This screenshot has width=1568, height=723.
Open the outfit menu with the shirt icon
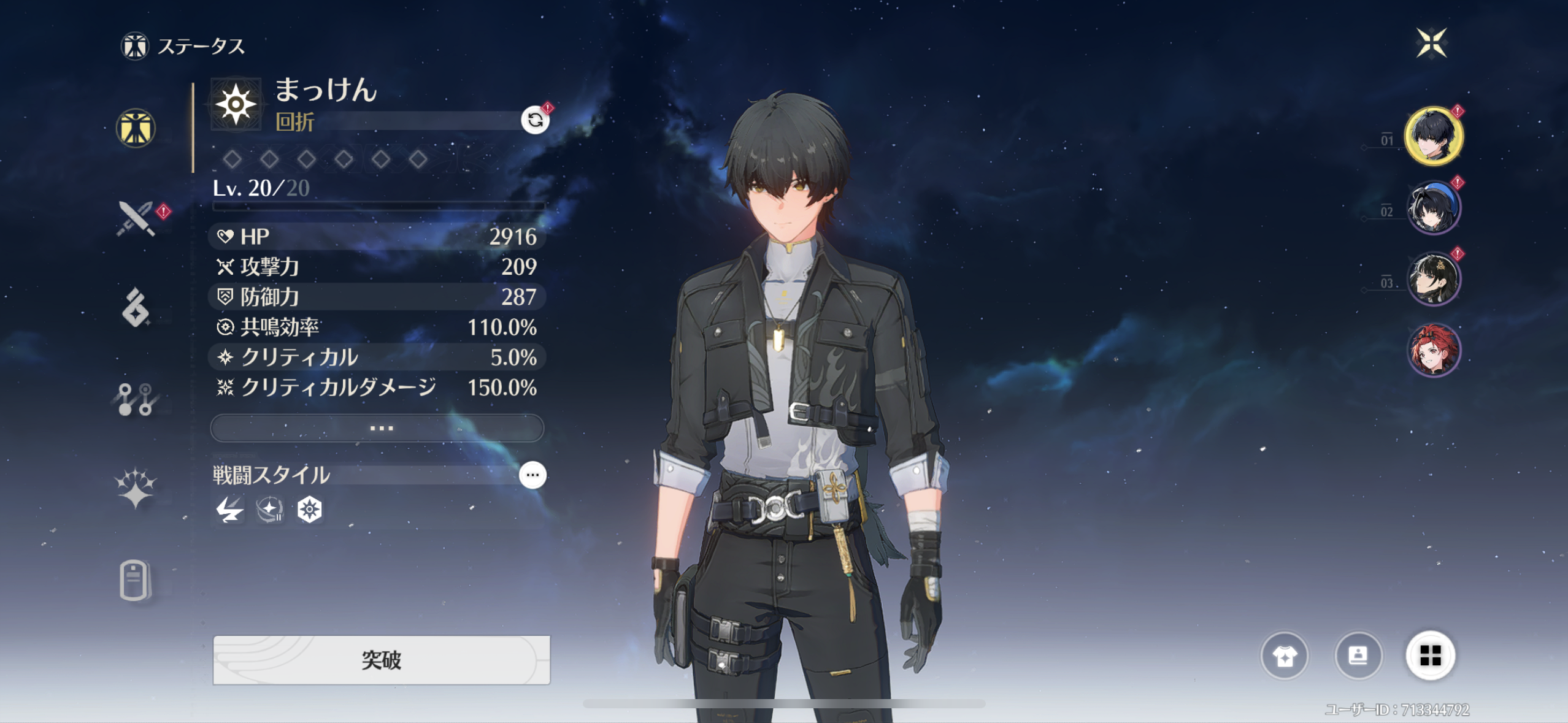point(1284,656)
